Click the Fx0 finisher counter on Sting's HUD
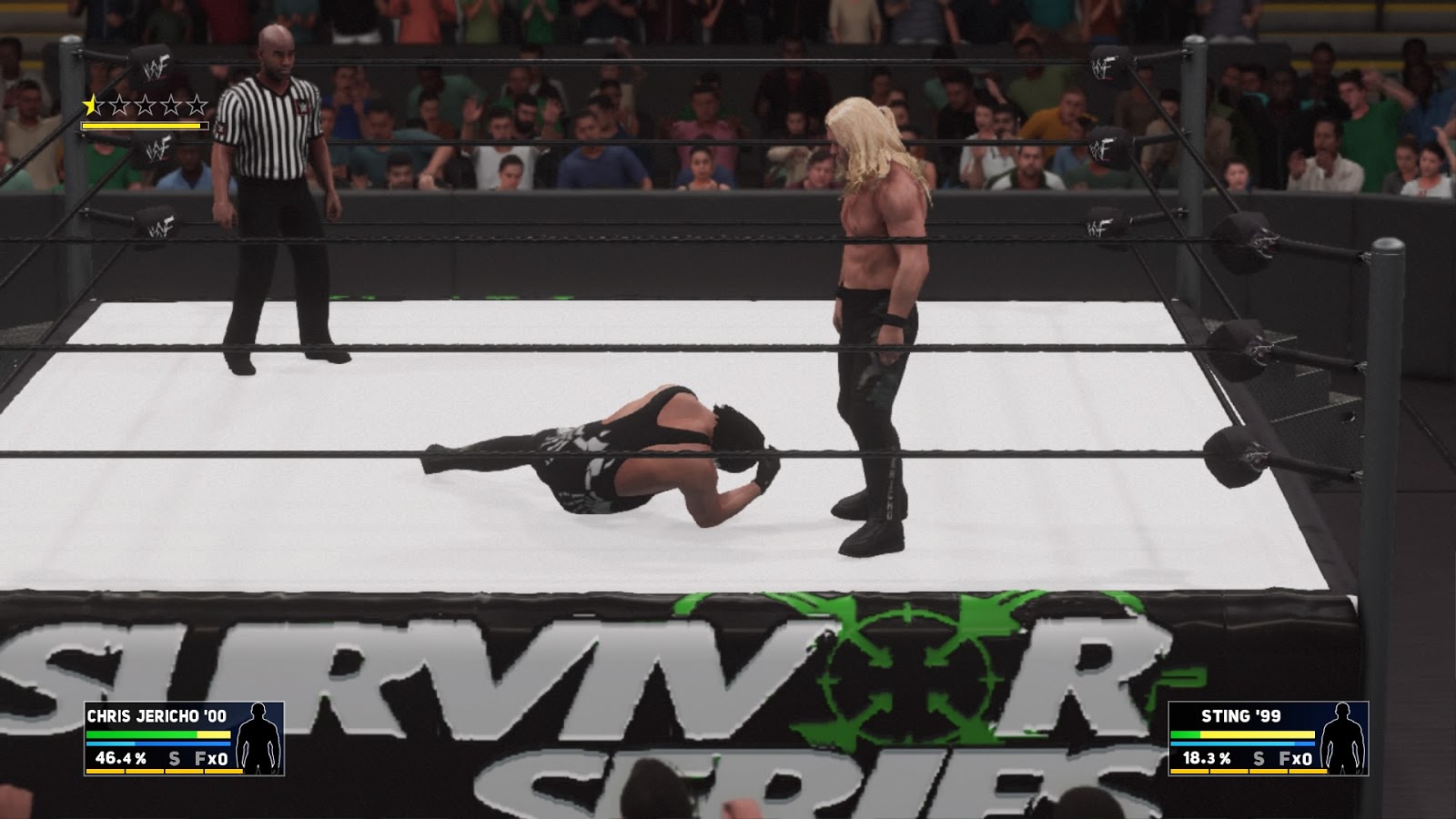Screen dimensions: 1456x819 click(x=1296, y=757)
